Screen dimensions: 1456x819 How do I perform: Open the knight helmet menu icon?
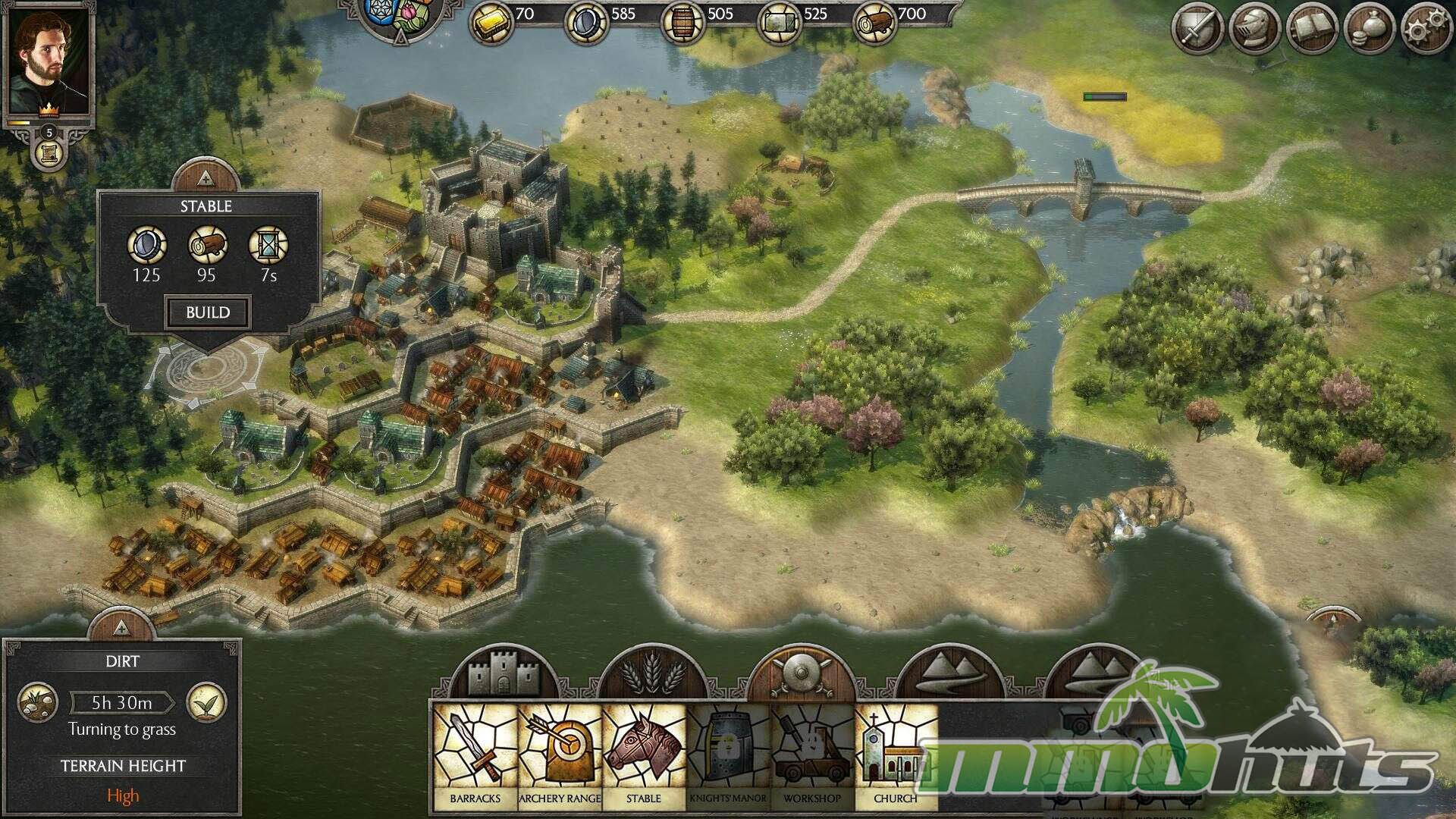pyautogui.click(x=1255, y=30)
